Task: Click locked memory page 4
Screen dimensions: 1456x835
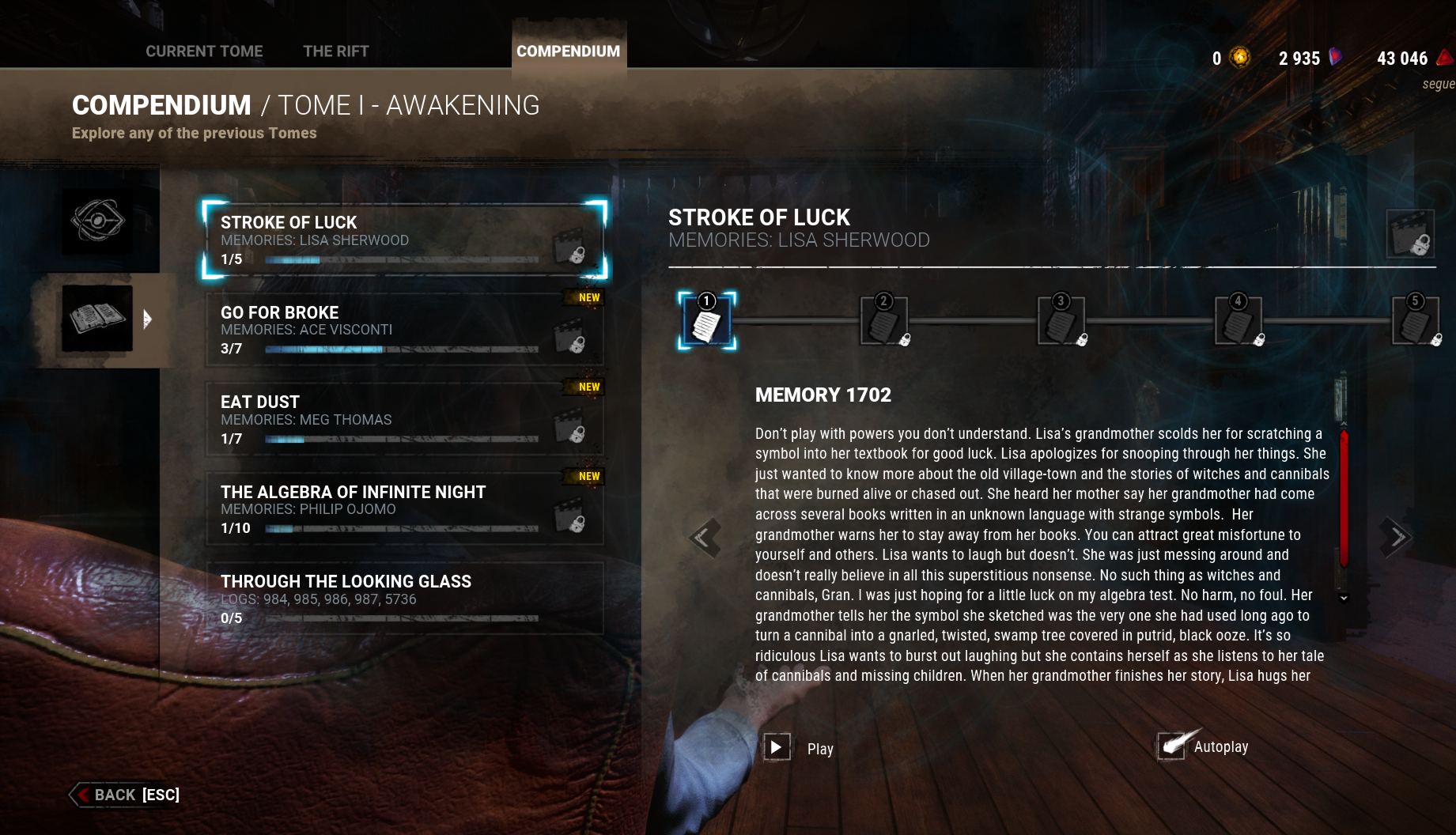Action: [x=1239, y=321]
